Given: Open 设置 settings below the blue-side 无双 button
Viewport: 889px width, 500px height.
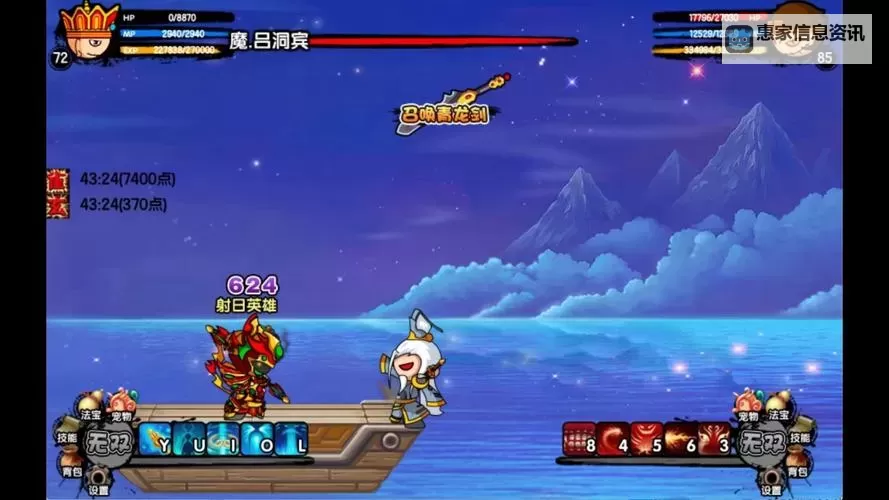Looking at the screenshot, I should point(98,483).
